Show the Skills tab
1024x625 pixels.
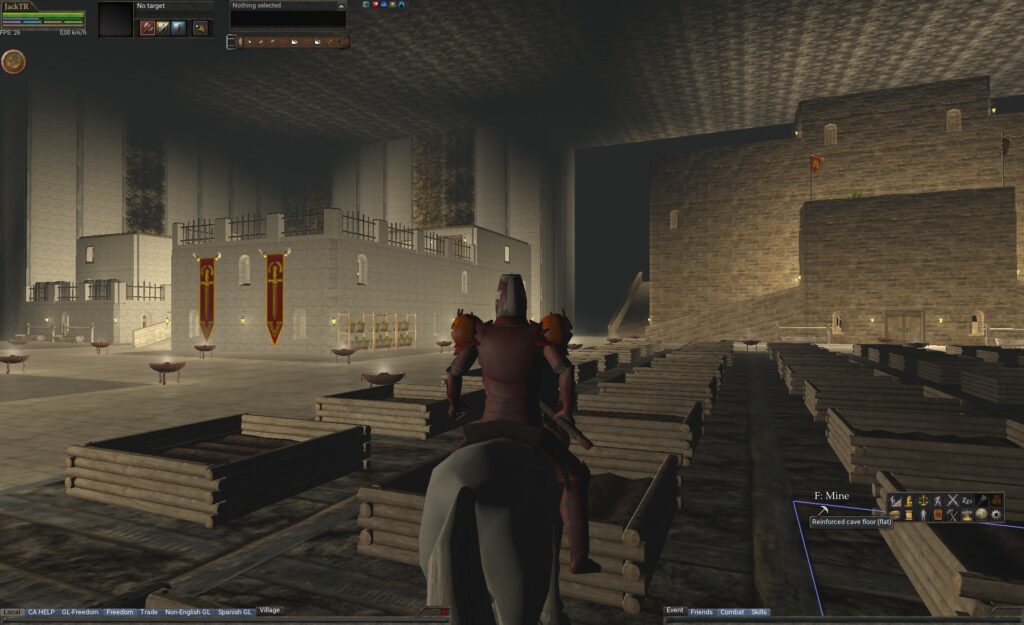760,611
